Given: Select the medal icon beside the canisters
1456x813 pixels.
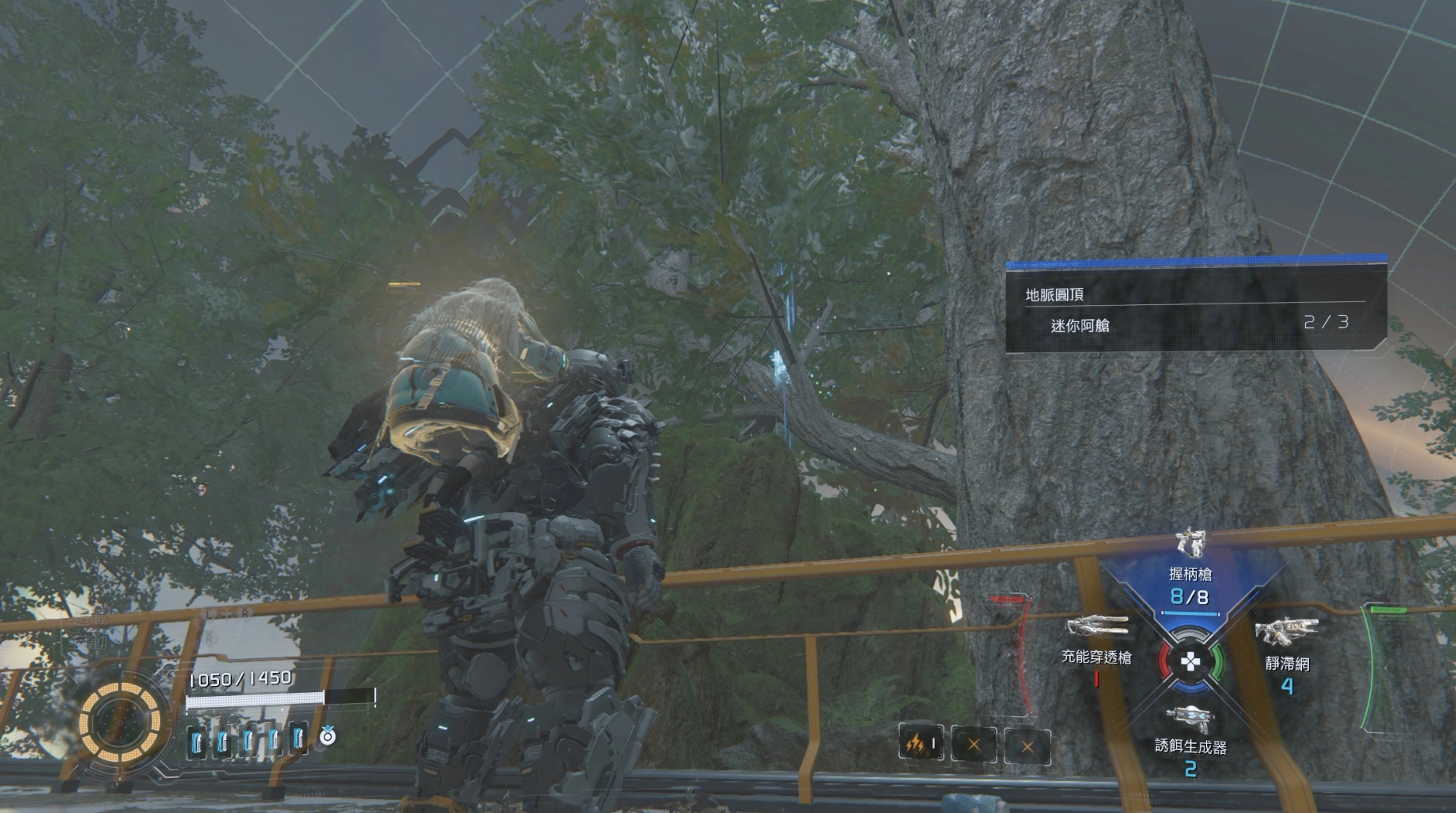Looking at the screenshot, I should click(x=328, y=736).
